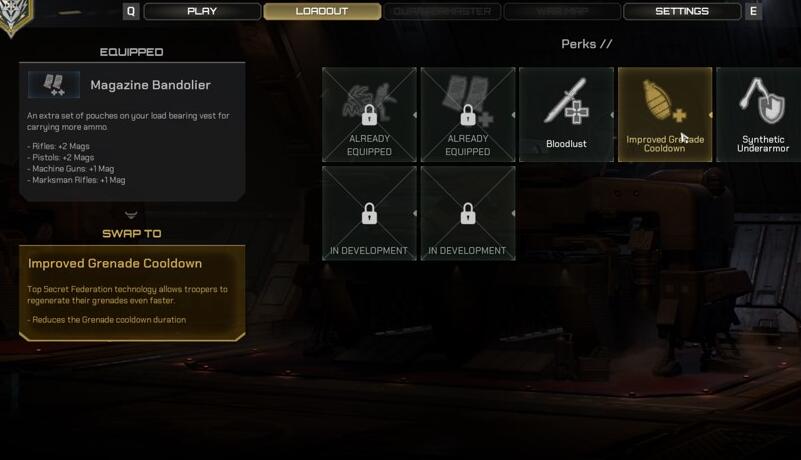Click the equipped Magazine Bandolier card

coord(132,132)
